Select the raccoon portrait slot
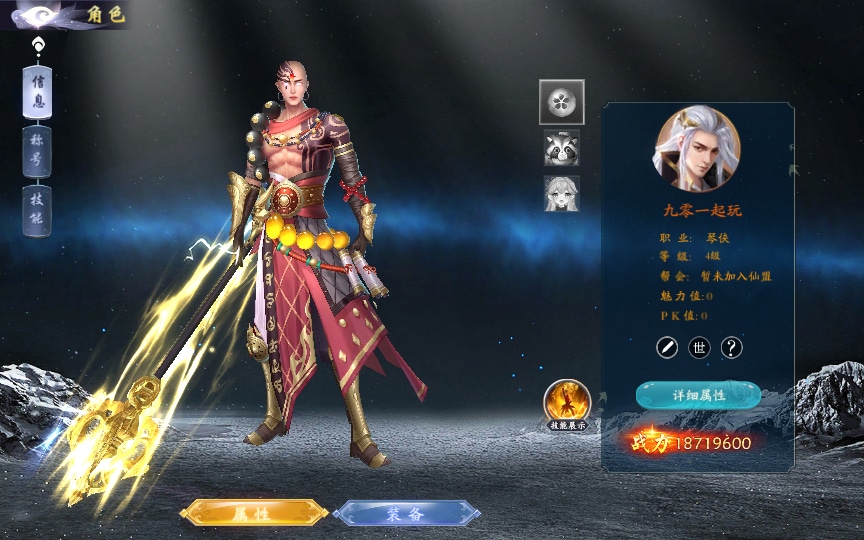 562,148
